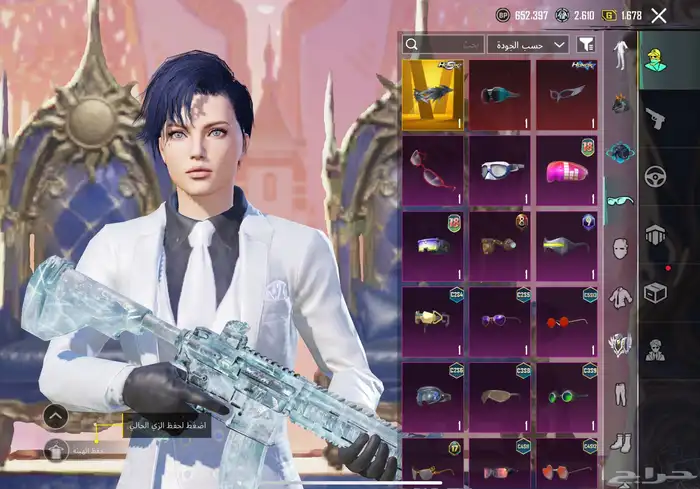Open the item filter button
700x489 pixels.
pos(586,45)
